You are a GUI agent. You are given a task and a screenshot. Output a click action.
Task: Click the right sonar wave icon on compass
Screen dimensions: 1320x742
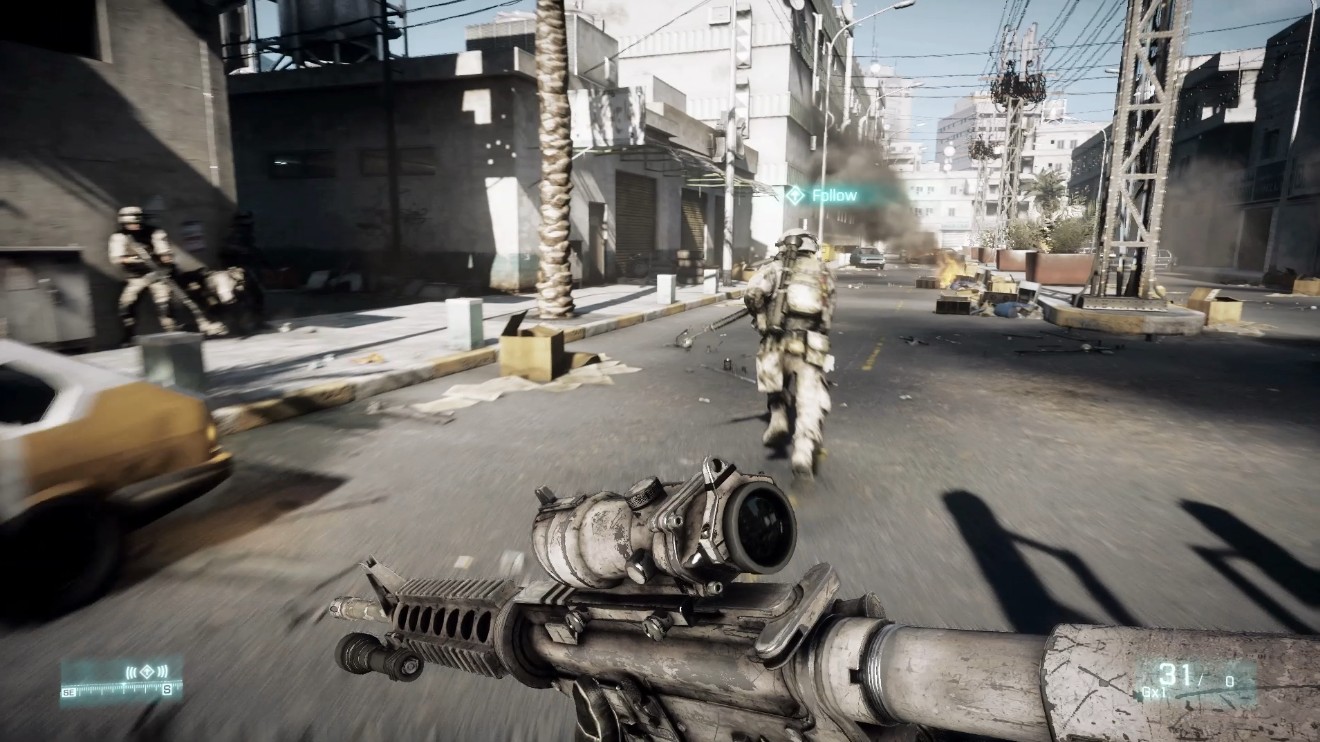tap(162, 671)
